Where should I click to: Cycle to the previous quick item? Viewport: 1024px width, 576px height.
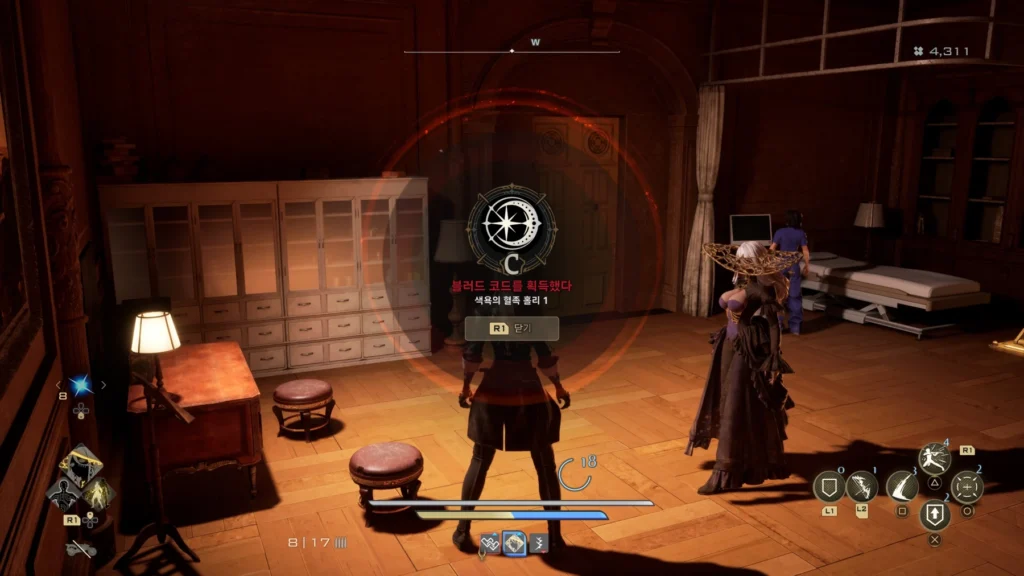(x=58, y=385)
